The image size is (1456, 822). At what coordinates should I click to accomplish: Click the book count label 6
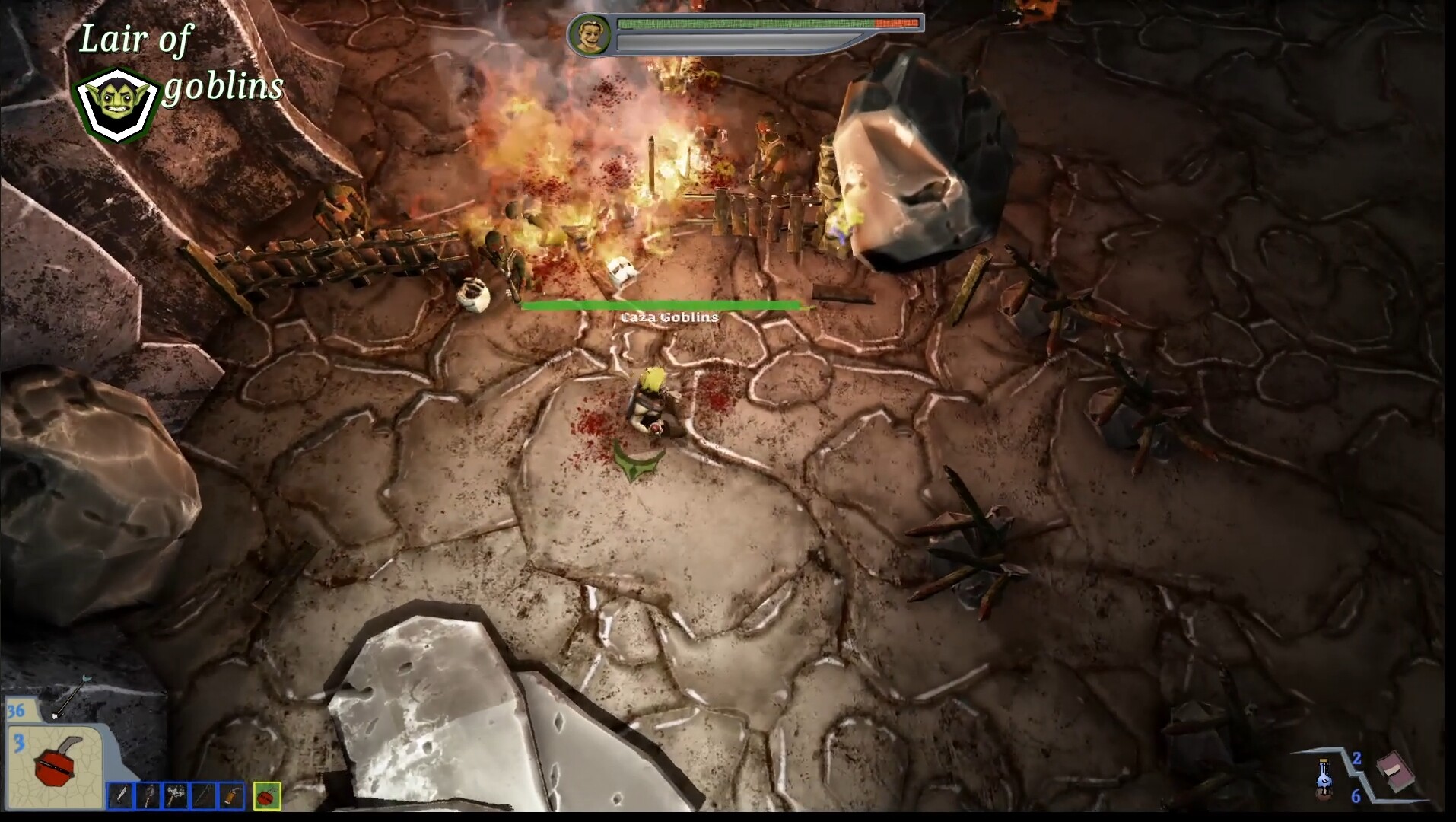1356,796
